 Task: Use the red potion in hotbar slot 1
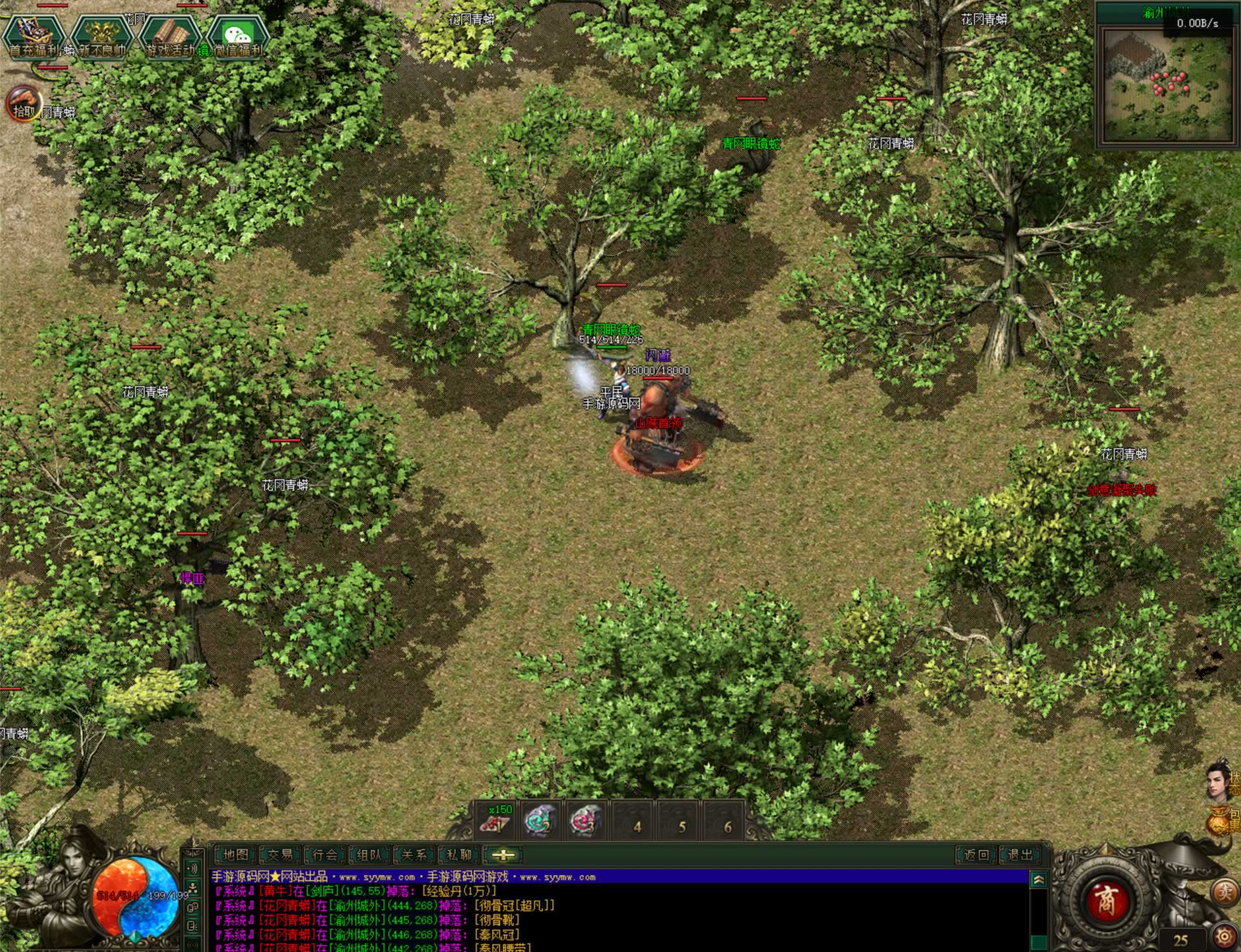497,821
